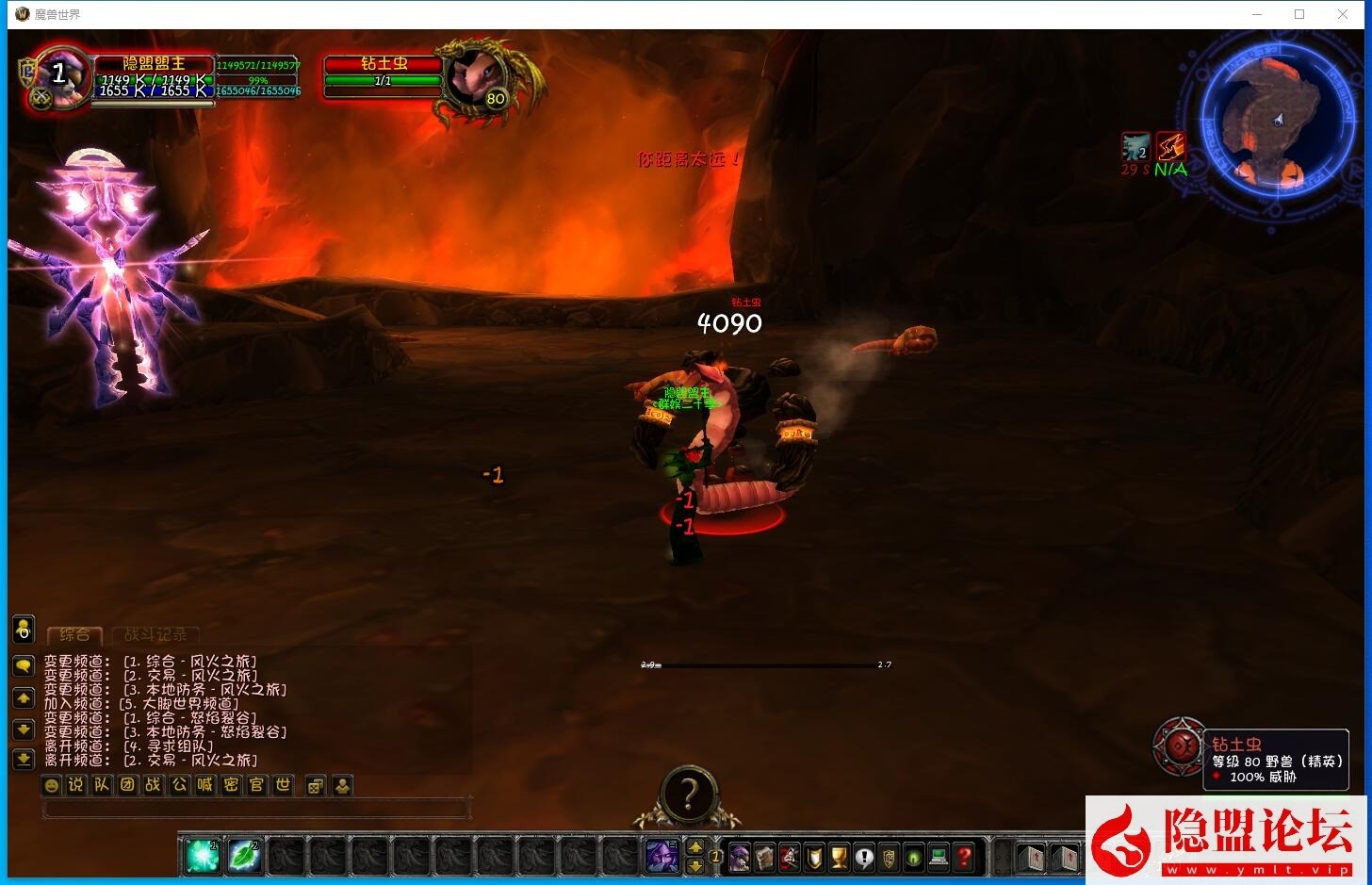This screenshot has height=885, width=1372.
Task: Close the game window
Action: pos(1343,14)
